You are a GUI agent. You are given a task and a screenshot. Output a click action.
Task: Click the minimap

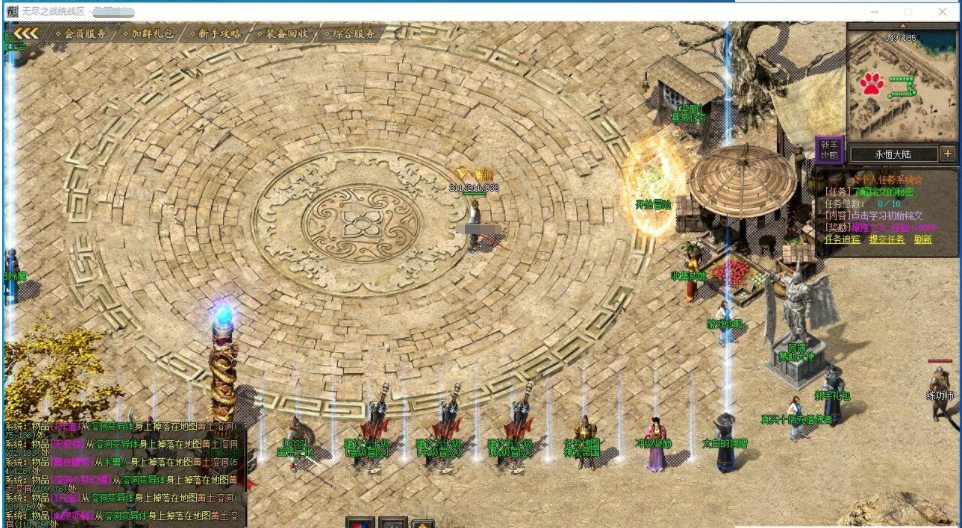(x=900, y=85)
